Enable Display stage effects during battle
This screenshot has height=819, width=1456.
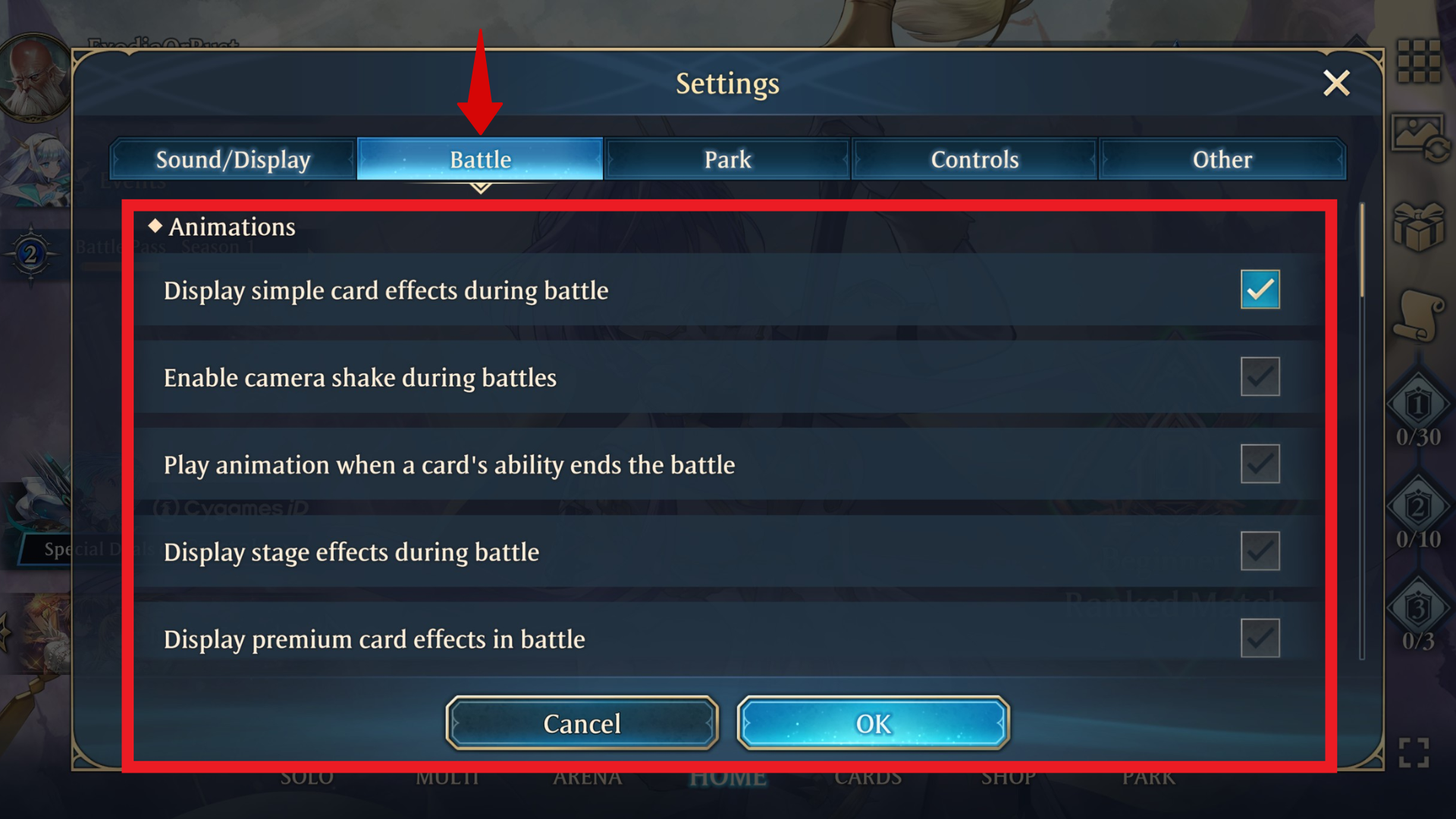point(1260,551)
